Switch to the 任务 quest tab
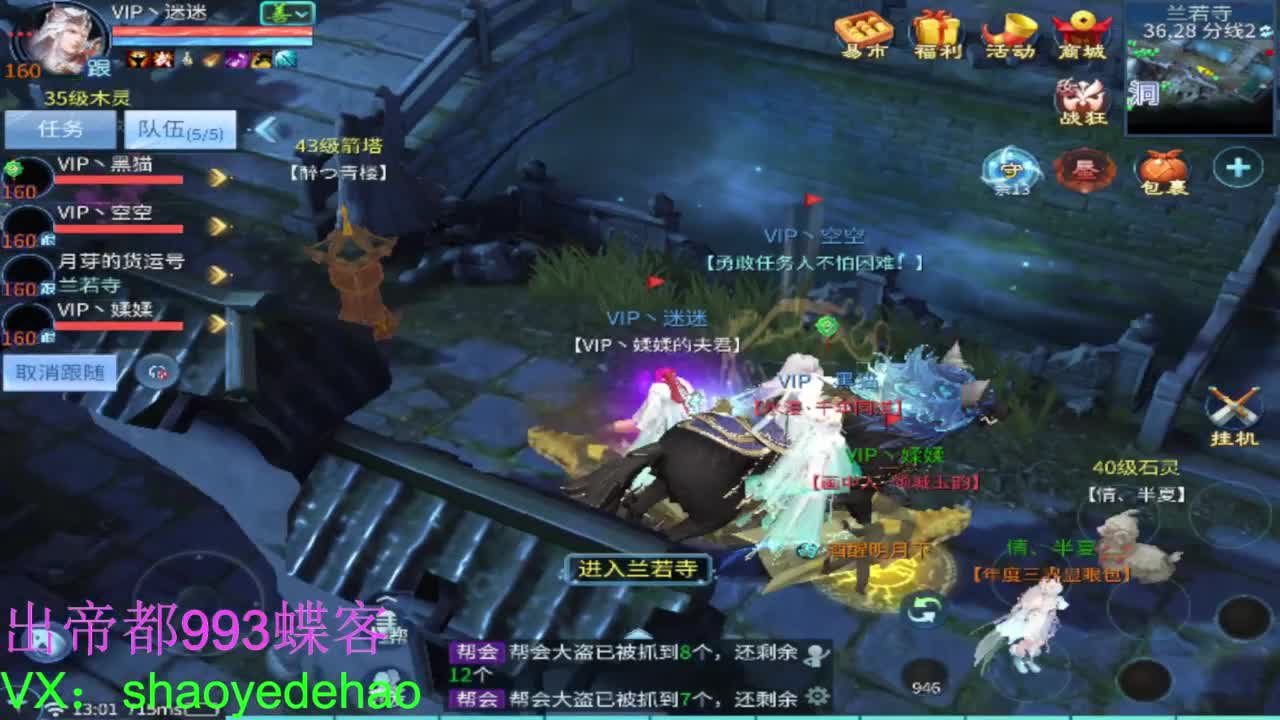Image resolution: width=1280 pixels, height=720 pixels. click(x=60, y=127)
